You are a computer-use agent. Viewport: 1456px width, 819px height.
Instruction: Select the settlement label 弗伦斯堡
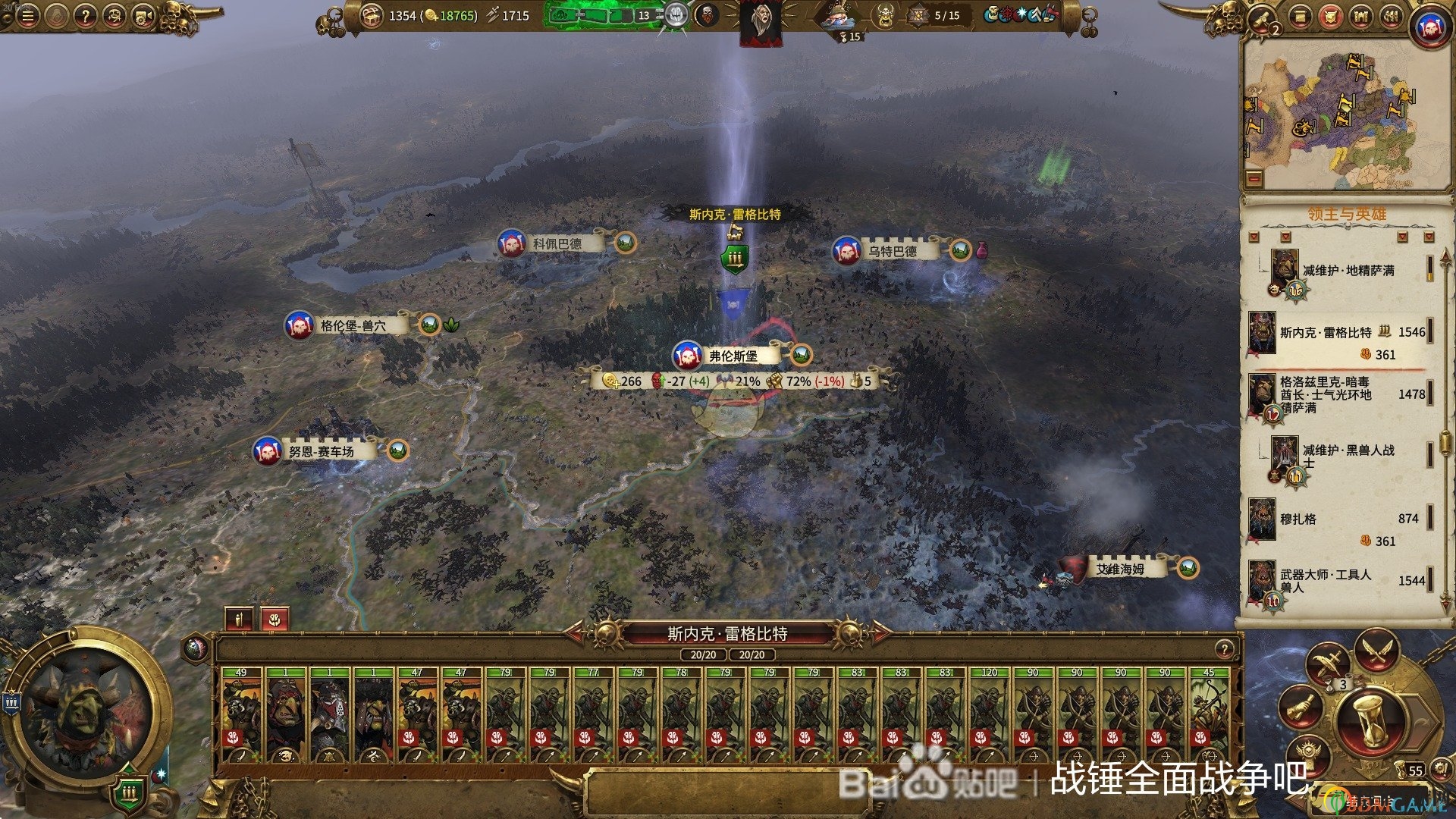coord(733,355)
